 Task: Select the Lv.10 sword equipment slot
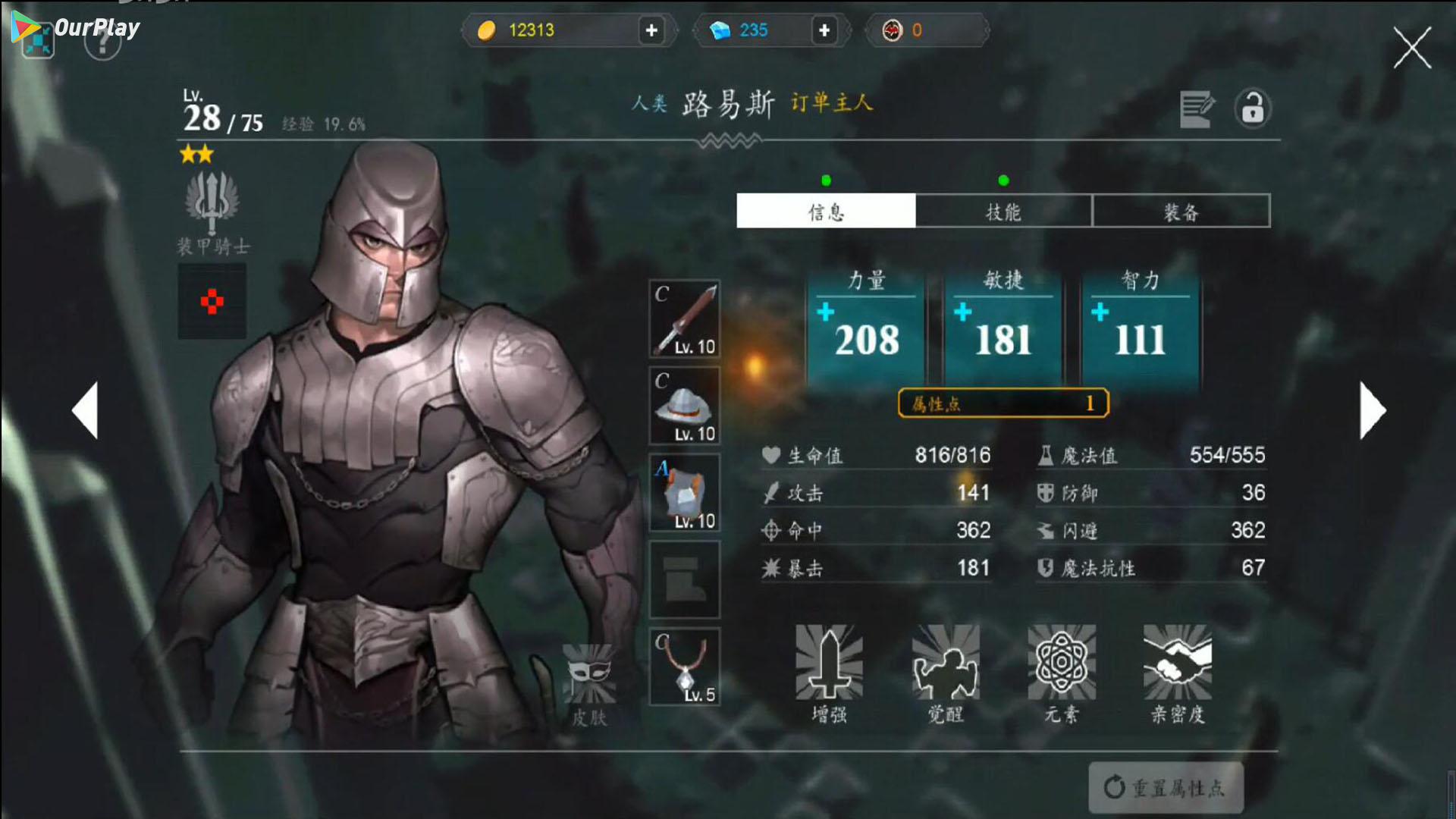click(x=684, y=320)
